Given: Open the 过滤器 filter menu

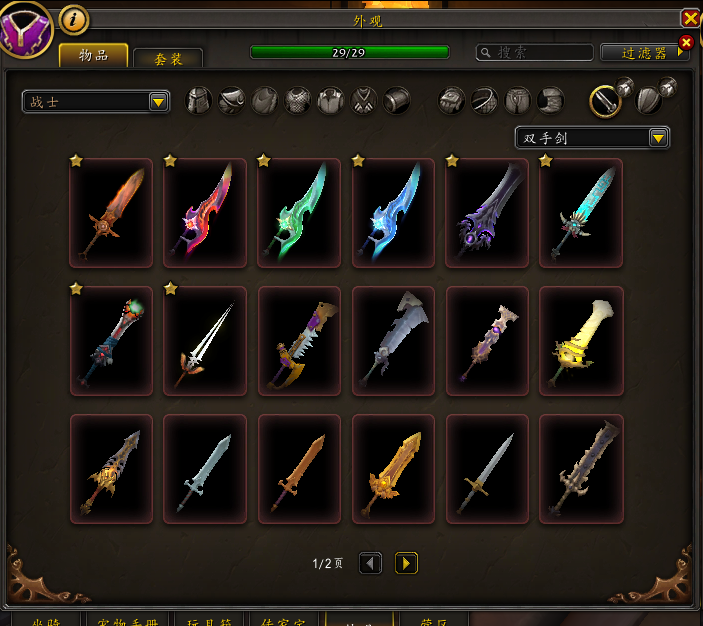Looking at the screenshot, I should (644, 52).
